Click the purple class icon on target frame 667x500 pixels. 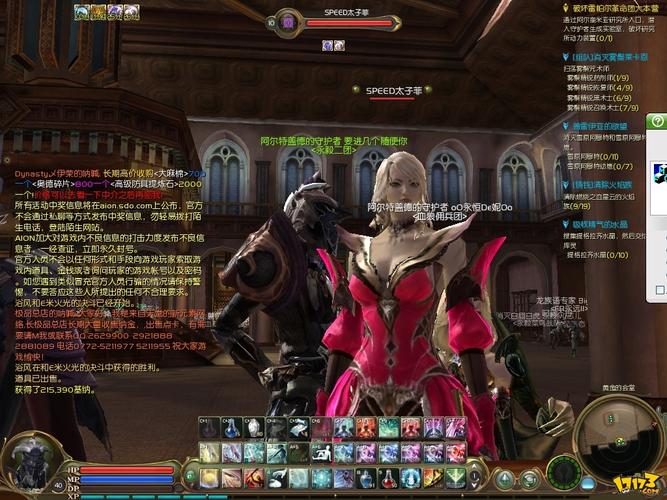pos(286,21)
